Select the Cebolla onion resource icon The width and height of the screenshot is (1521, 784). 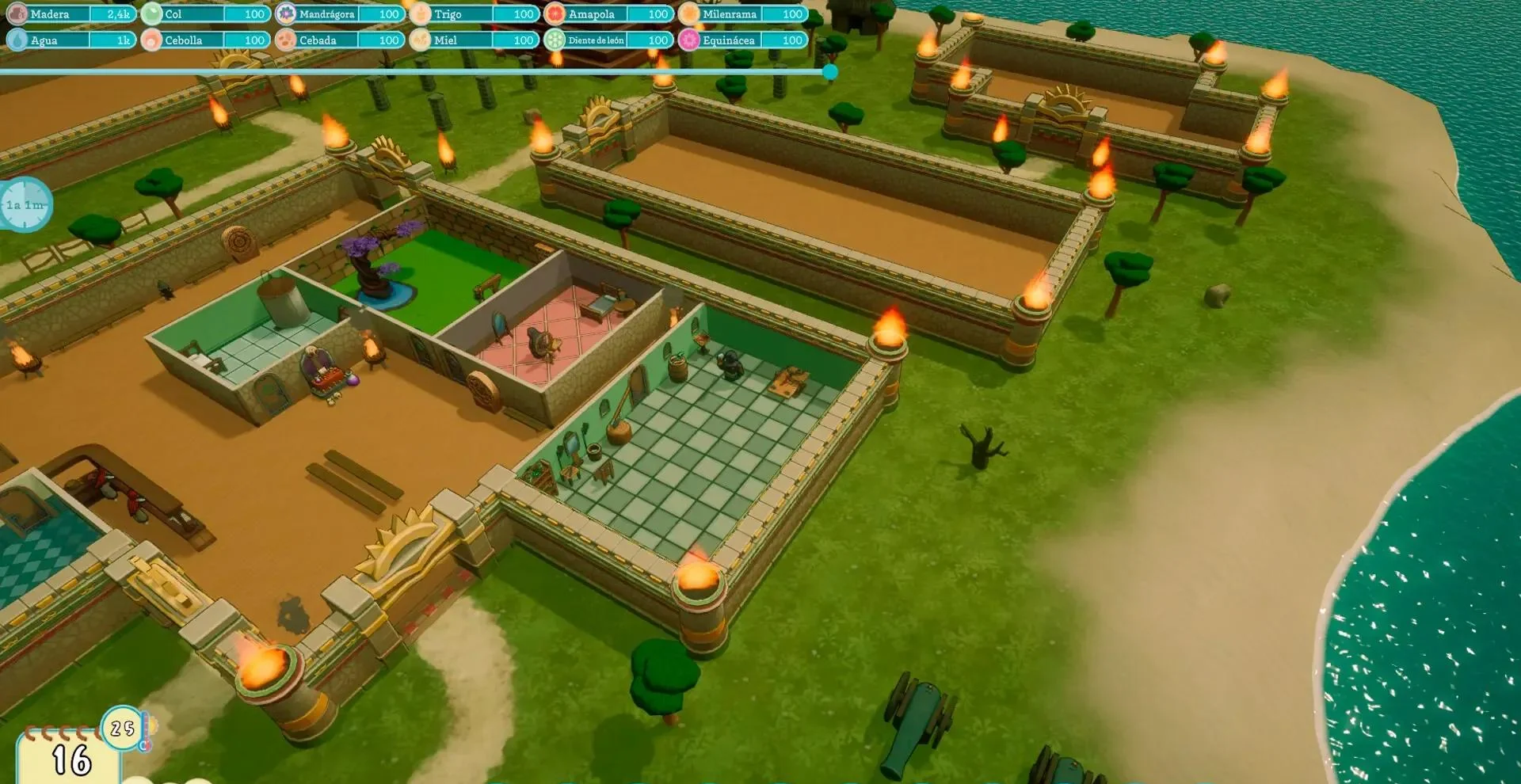pos(152,40)
